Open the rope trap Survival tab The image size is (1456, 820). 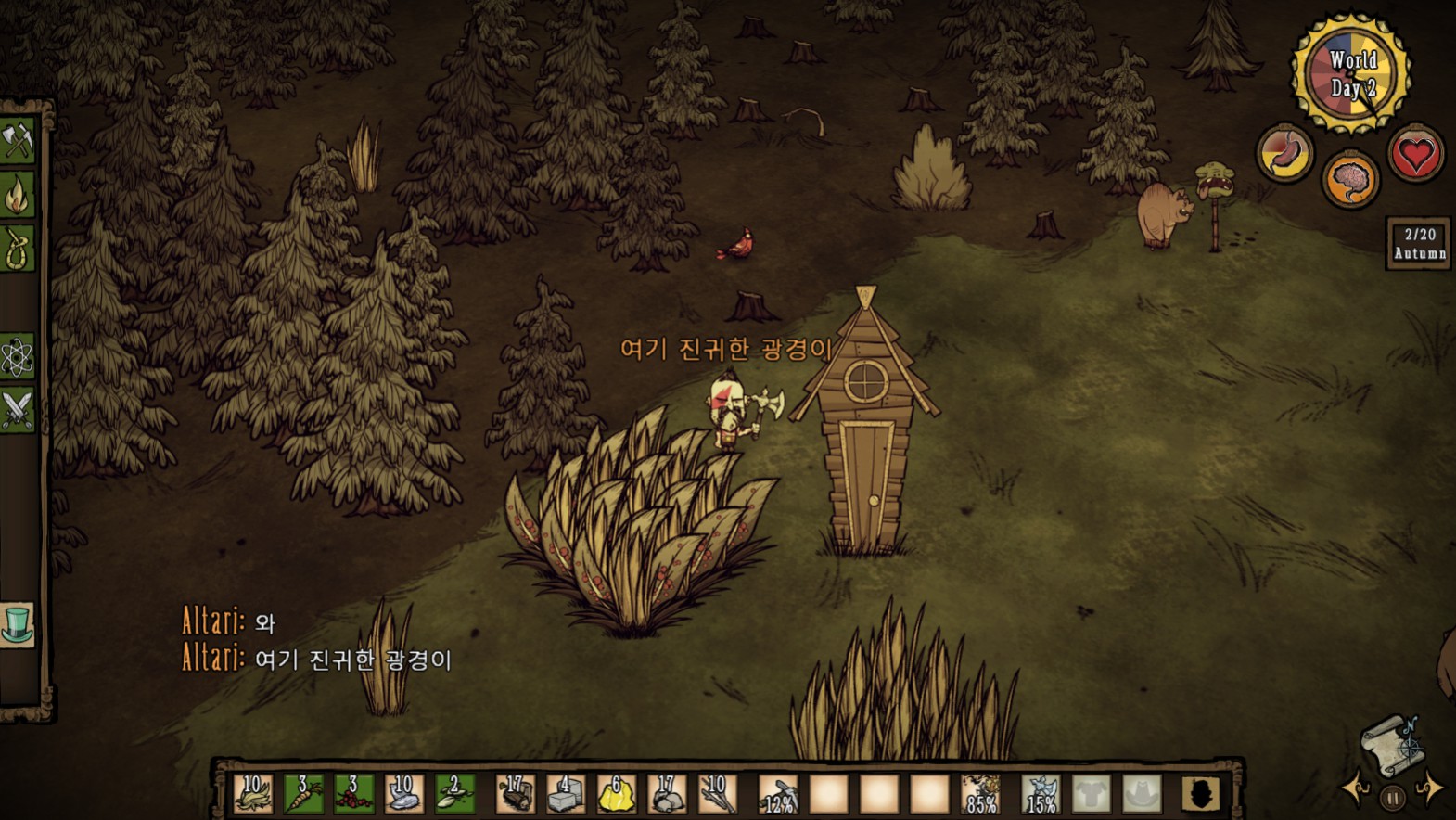[17, 249]
